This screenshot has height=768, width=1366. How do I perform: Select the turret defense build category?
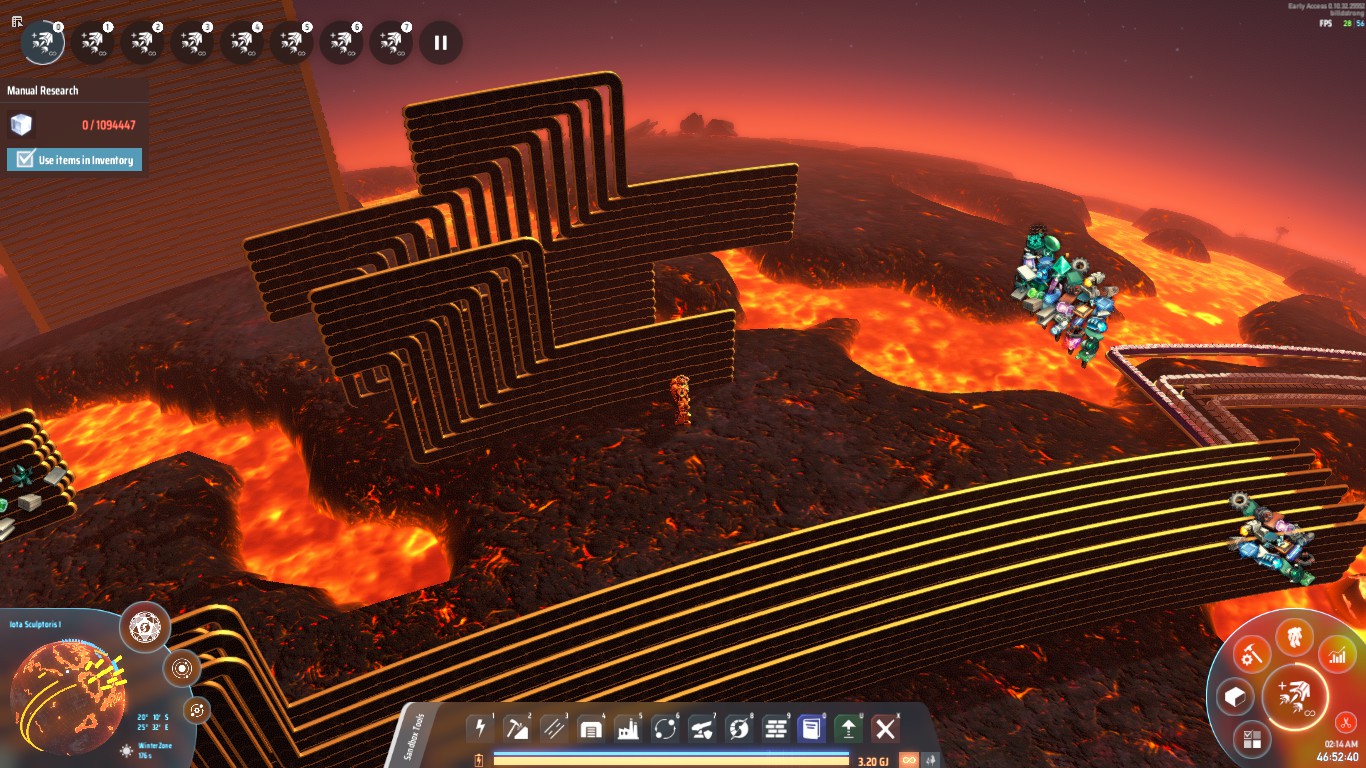701,728
